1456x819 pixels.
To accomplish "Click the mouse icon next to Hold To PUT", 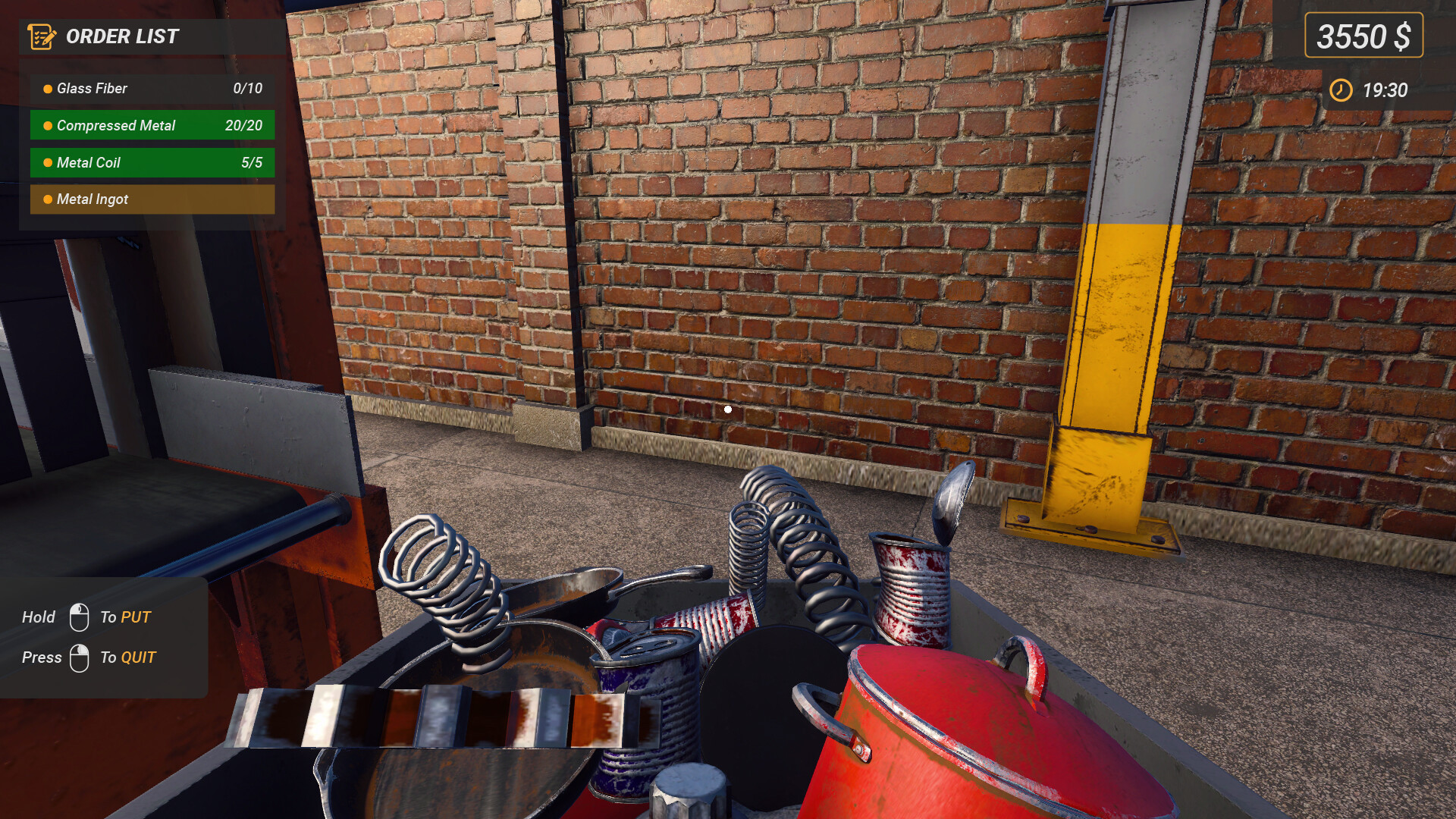I will (x=79, y=617).
